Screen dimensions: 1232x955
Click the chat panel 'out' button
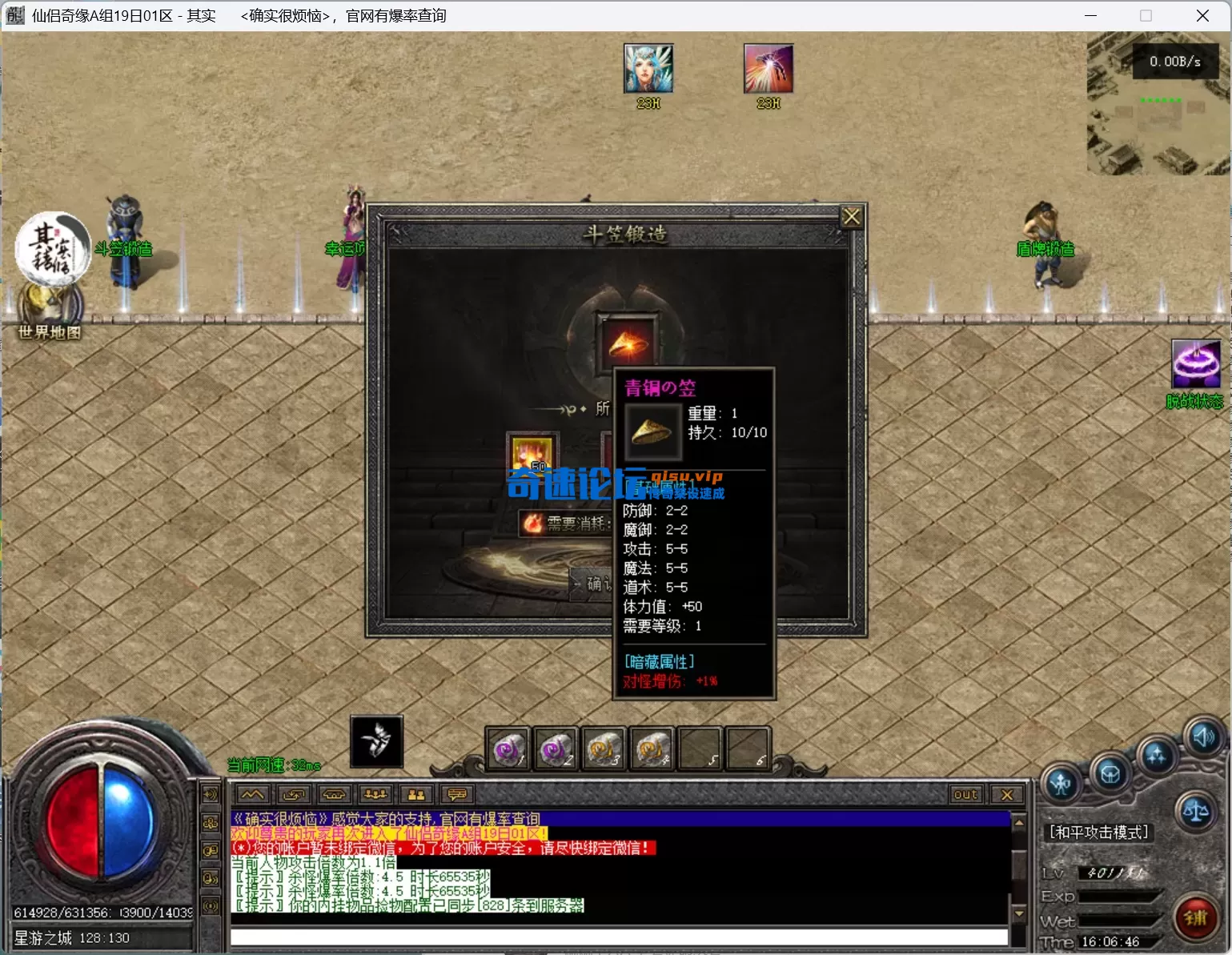[965, 794]
